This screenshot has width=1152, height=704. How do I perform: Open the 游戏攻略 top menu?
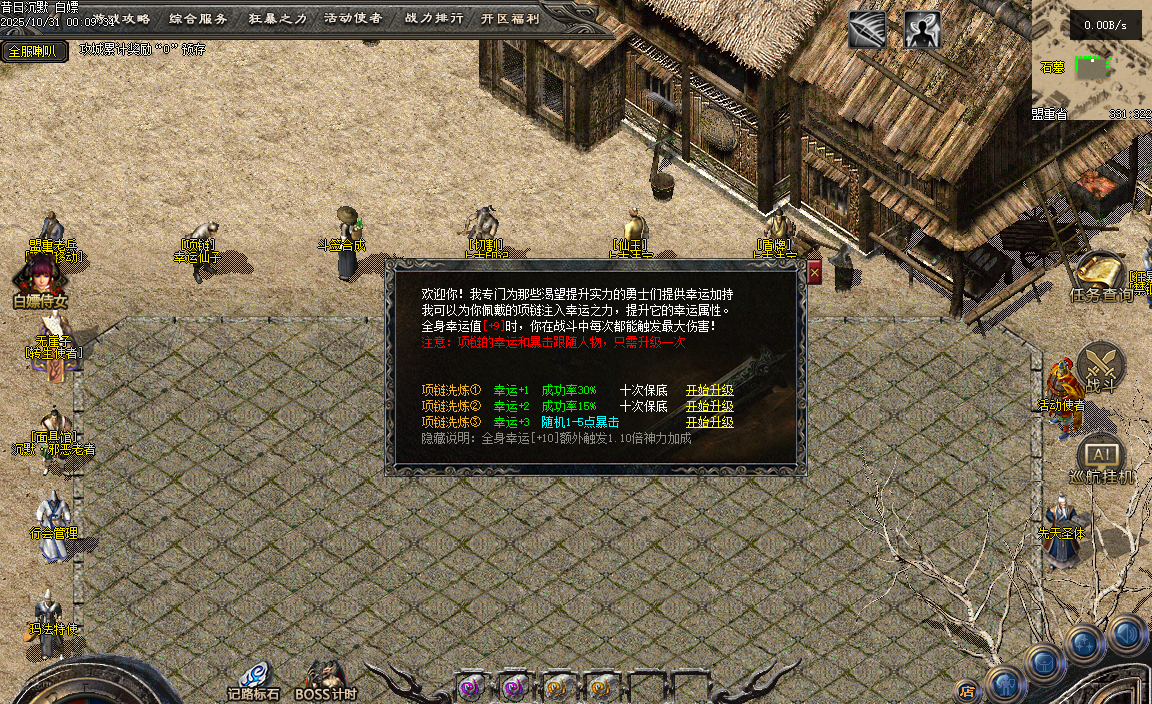click(x=120, y=18)
